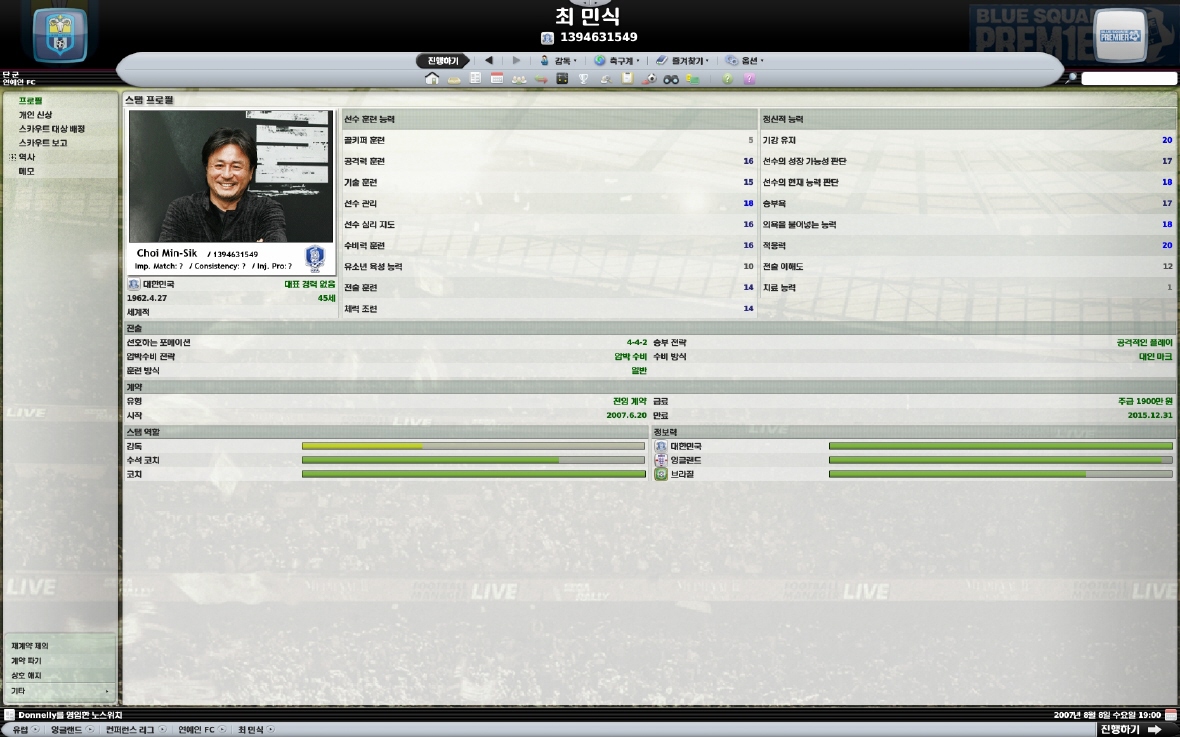Click the search field in the top right

[1129, 79]
